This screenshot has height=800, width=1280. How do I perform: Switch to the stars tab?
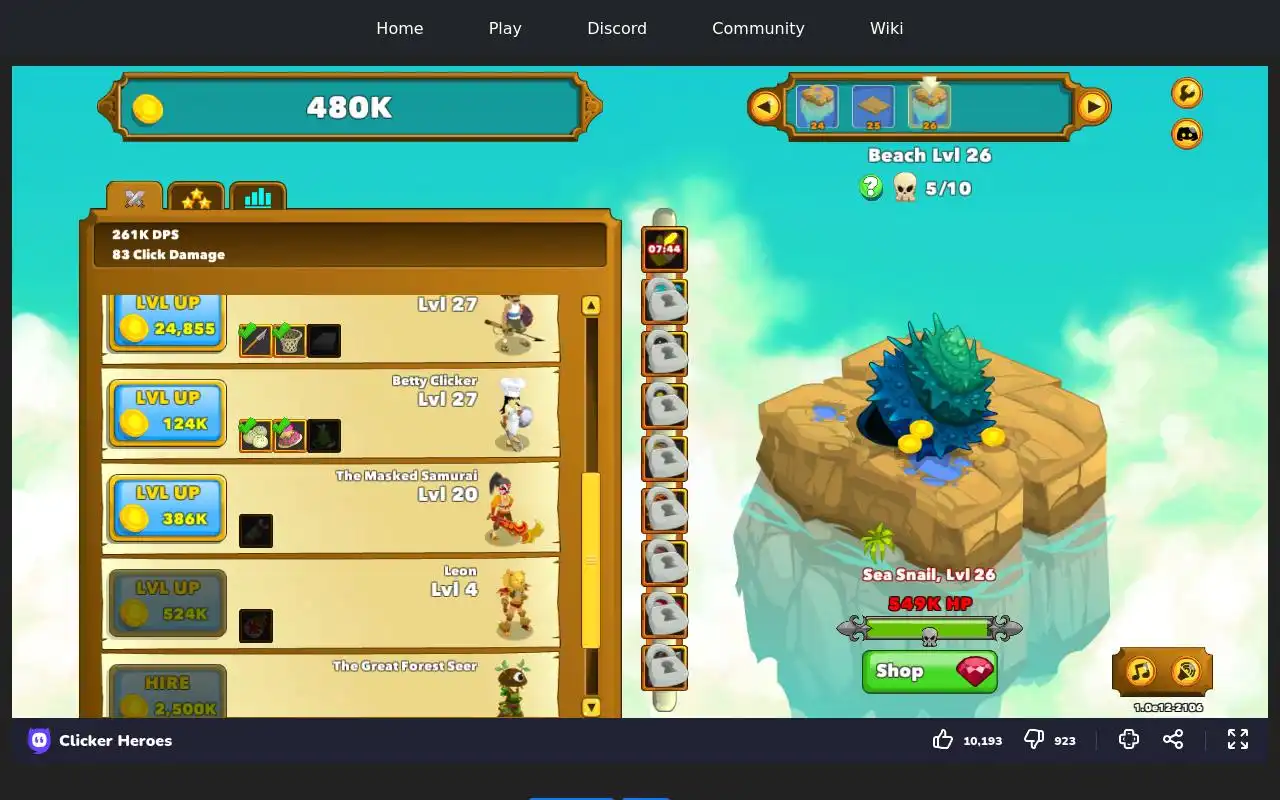196,198
